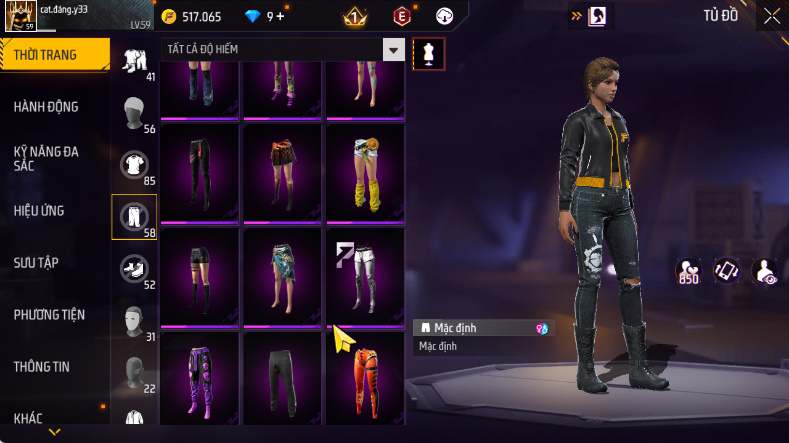This screenshot has height=443, width=789.
Task: Switch to the Phương Tiện tab
Action: coord(49,314)
